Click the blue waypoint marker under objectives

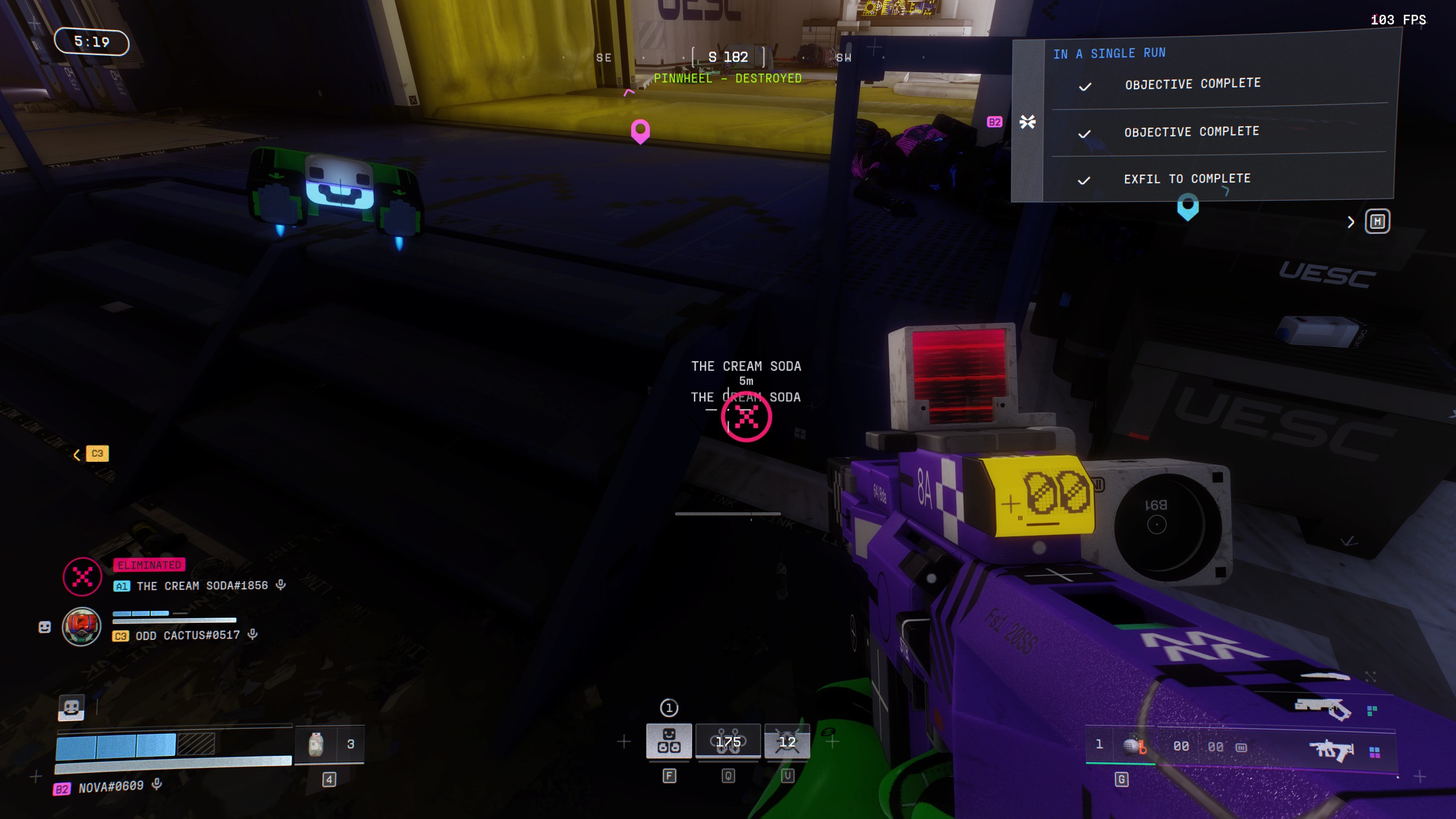click(x=1188, y=206)
